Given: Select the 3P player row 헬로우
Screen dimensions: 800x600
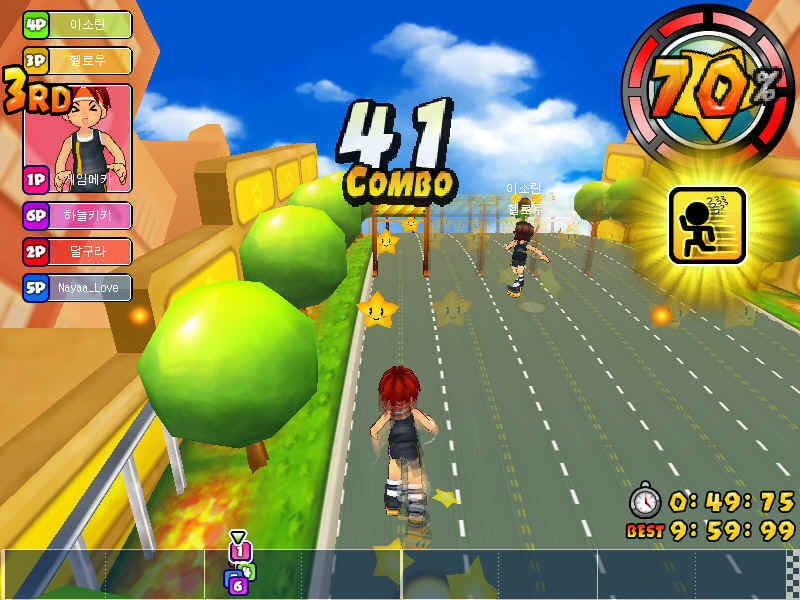Looking at the screenshot, I should tap(78, 60).
